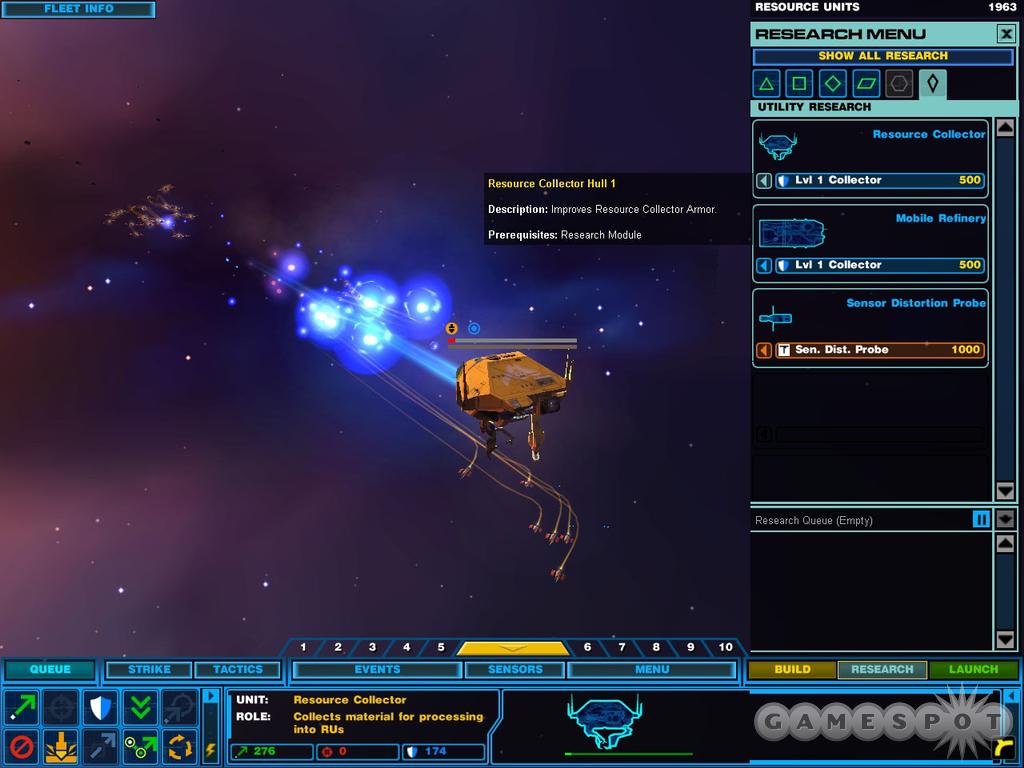Screen dimensions: 1024x768
Task: Open the Queue panel
Action: (x=50, y=669)
